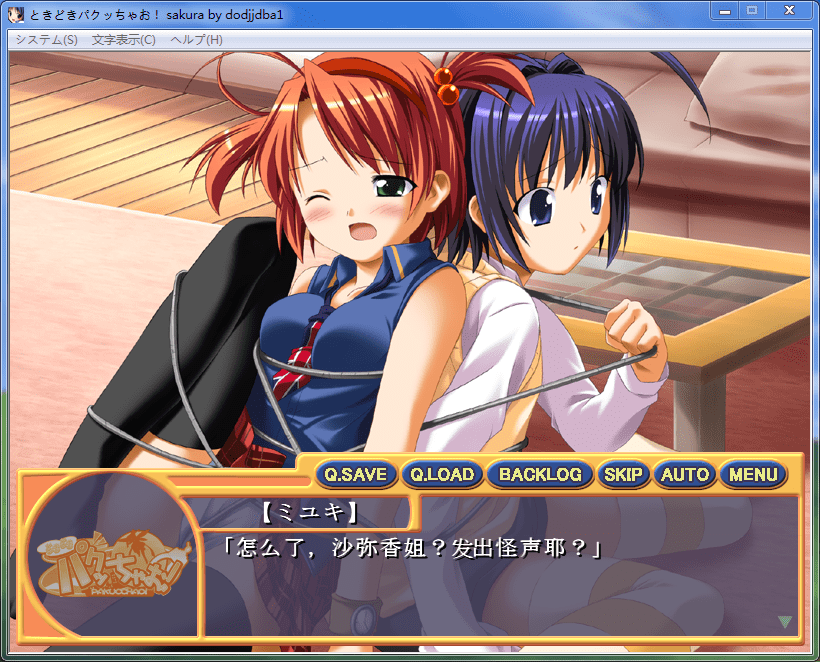
Task: Activate SKIP to fast-forward text
Action: coord(624,475)
